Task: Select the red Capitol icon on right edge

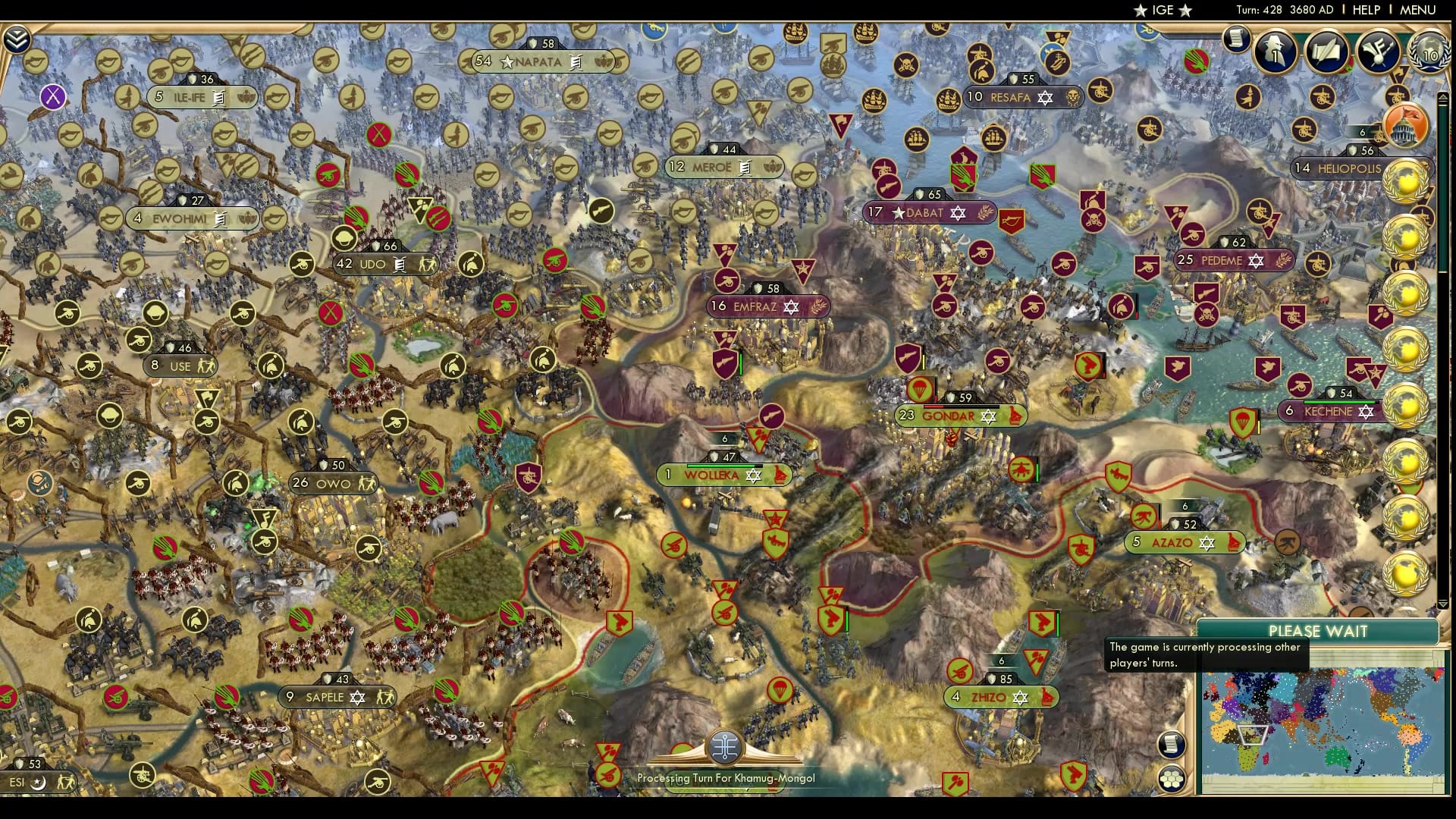Action: coord(1407,126)
